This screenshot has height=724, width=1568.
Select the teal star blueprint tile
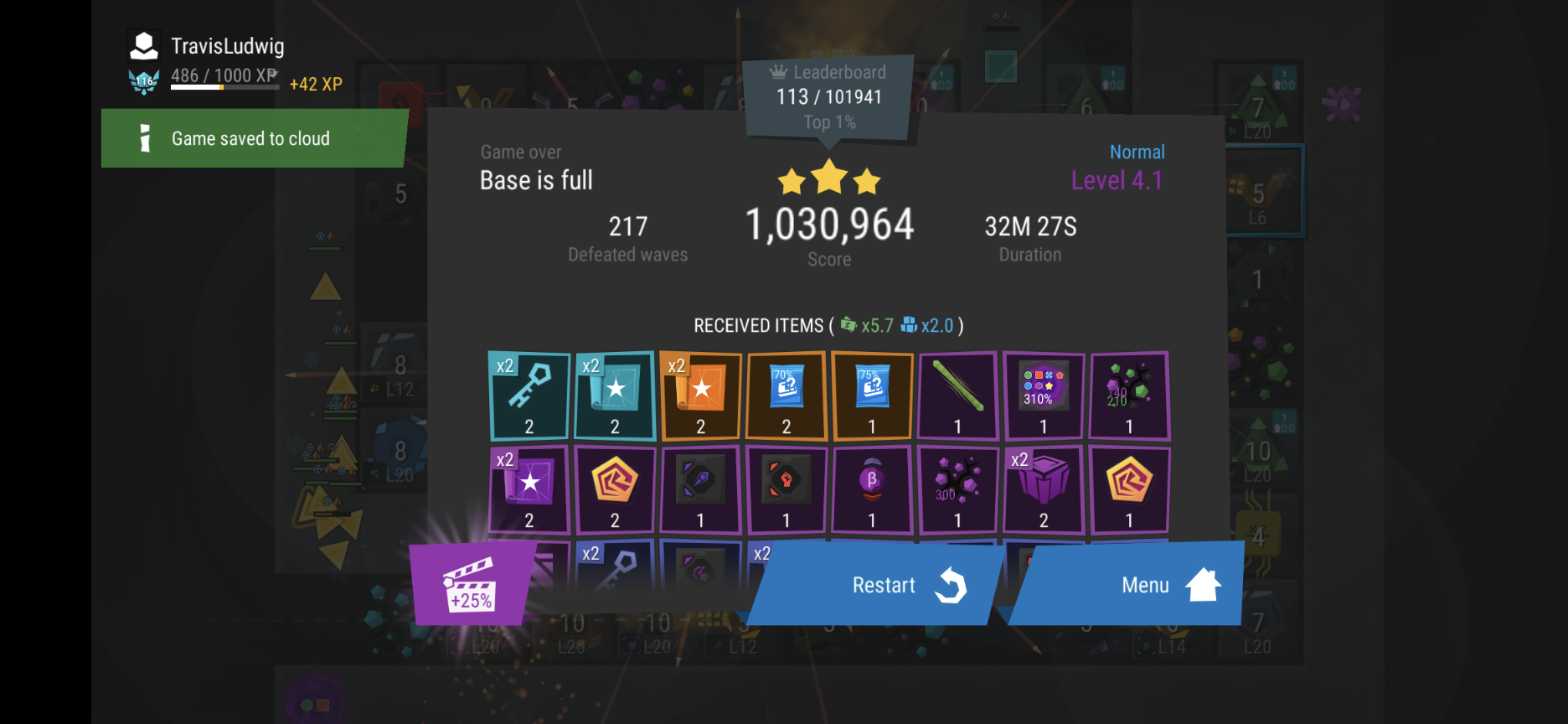615,396
